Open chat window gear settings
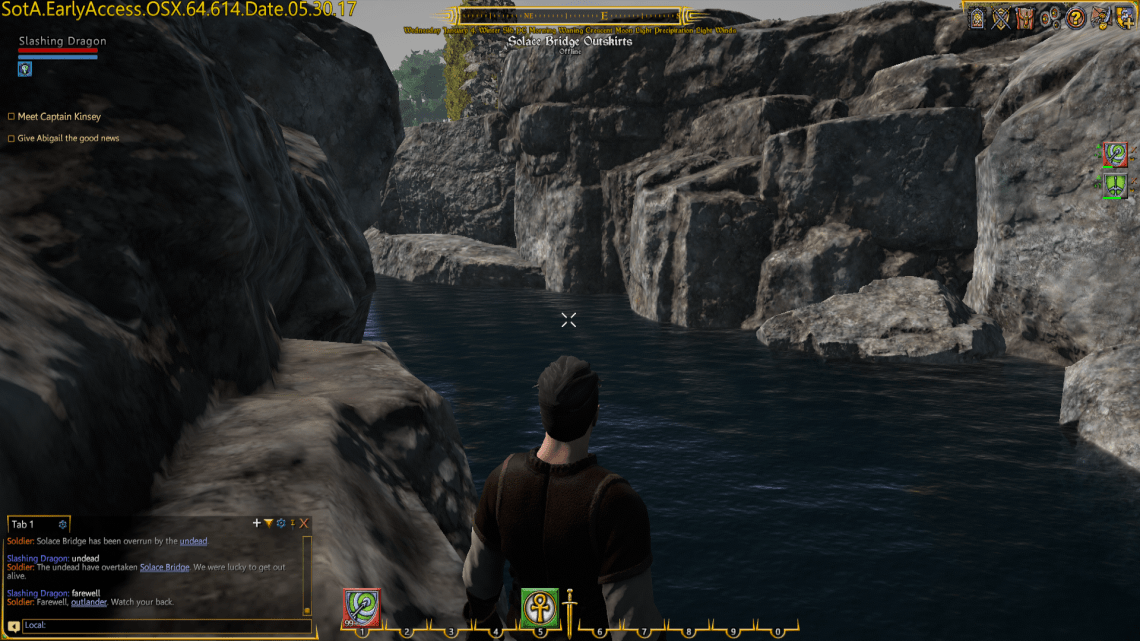Image resolution: width=1140 pixels, height=641 pixels. click(280, 523)
